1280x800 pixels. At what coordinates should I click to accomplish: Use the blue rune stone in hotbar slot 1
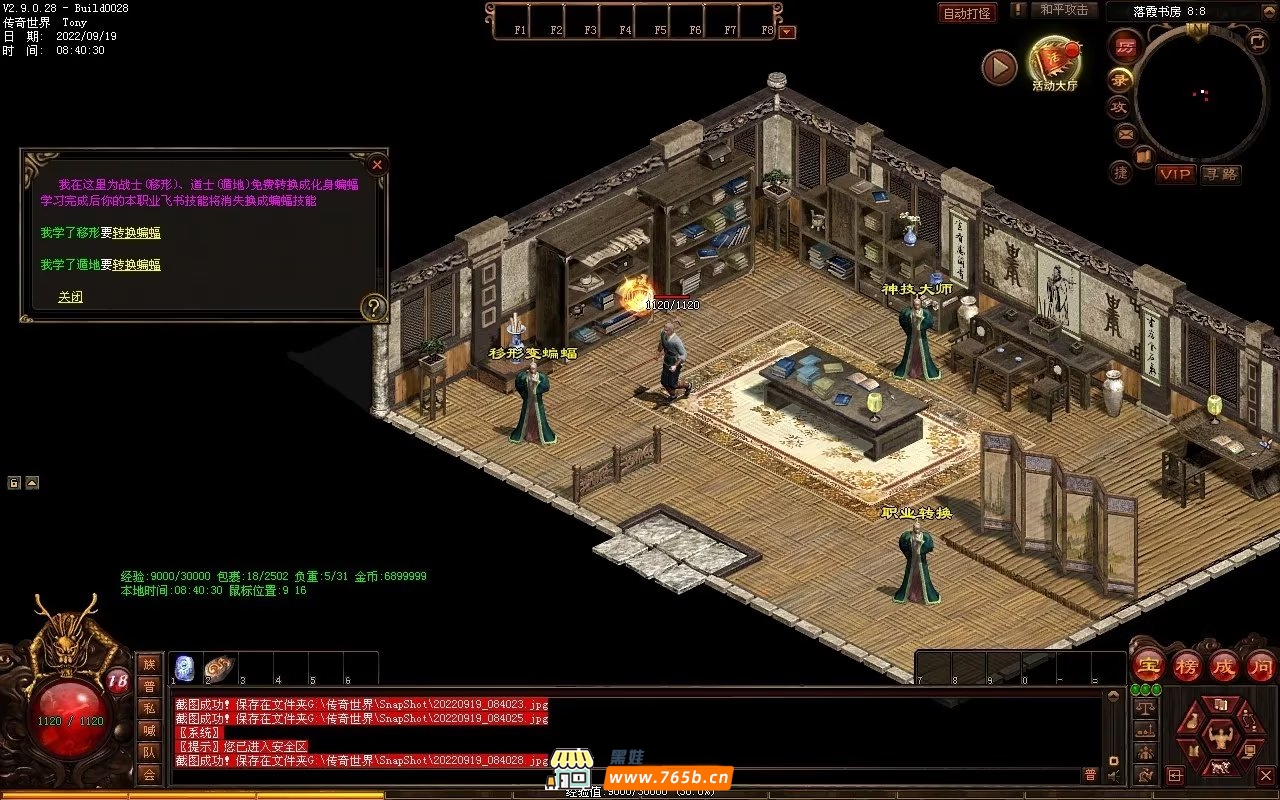pos(184,668)
